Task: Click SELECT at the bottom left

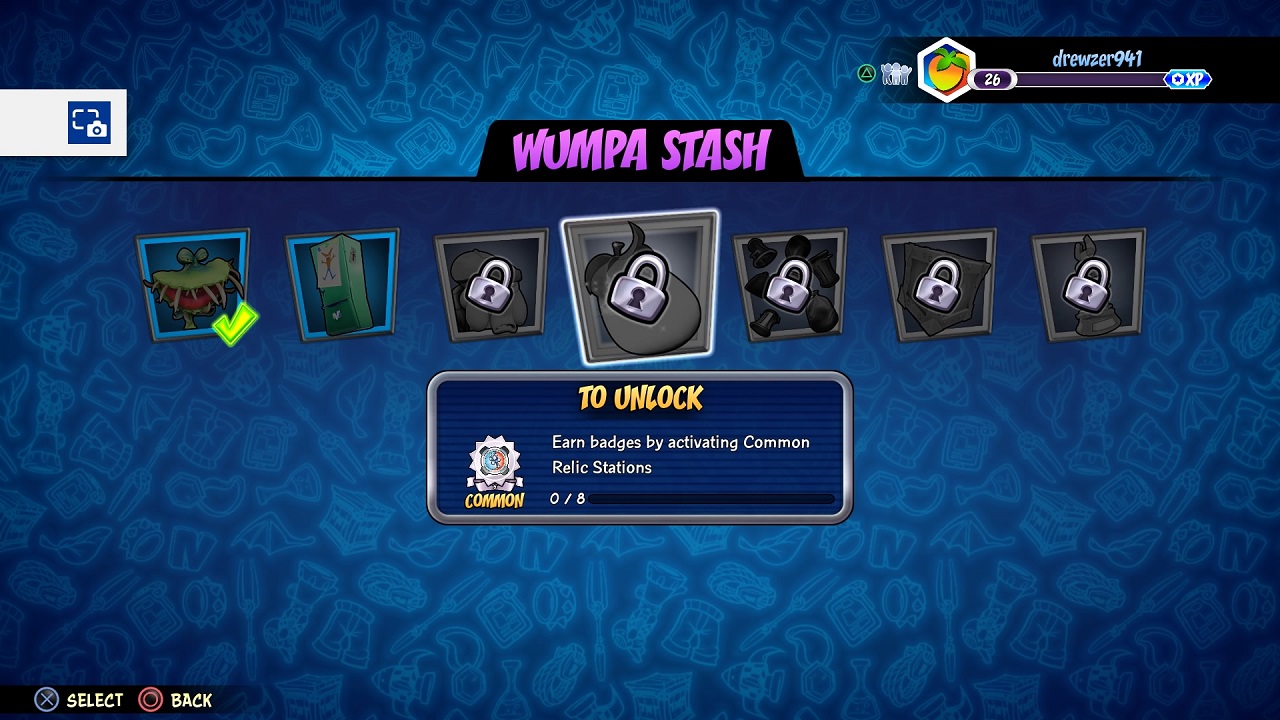Action: (96, 700)
